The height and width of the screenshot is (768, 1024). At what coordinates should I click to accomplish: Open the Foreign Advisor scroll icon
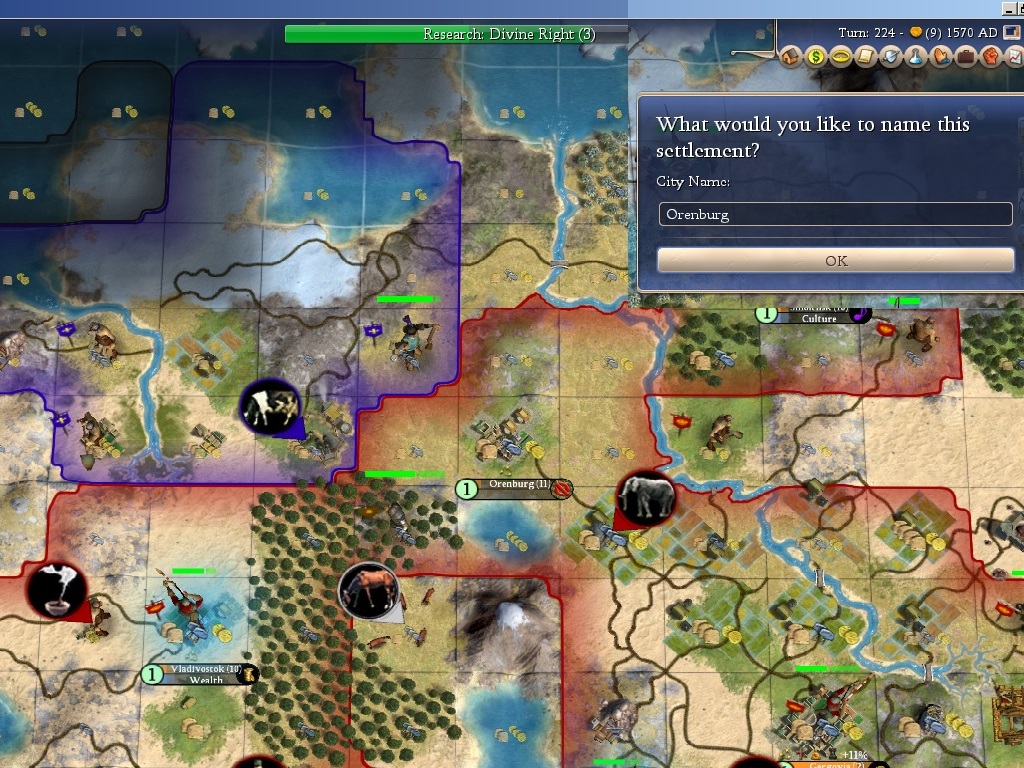click(866, 57)
